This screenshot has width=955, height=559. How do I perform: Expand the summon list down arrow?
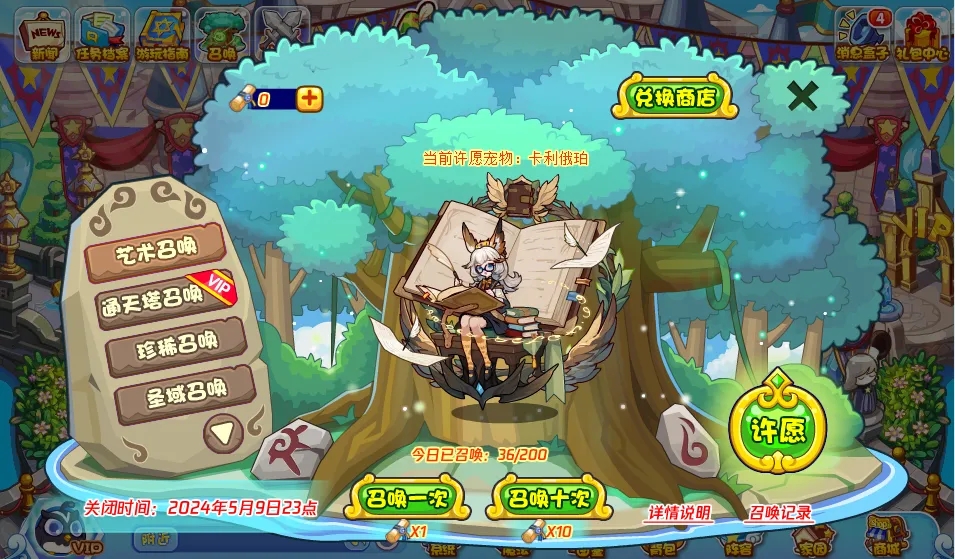(x=222, y=432)
